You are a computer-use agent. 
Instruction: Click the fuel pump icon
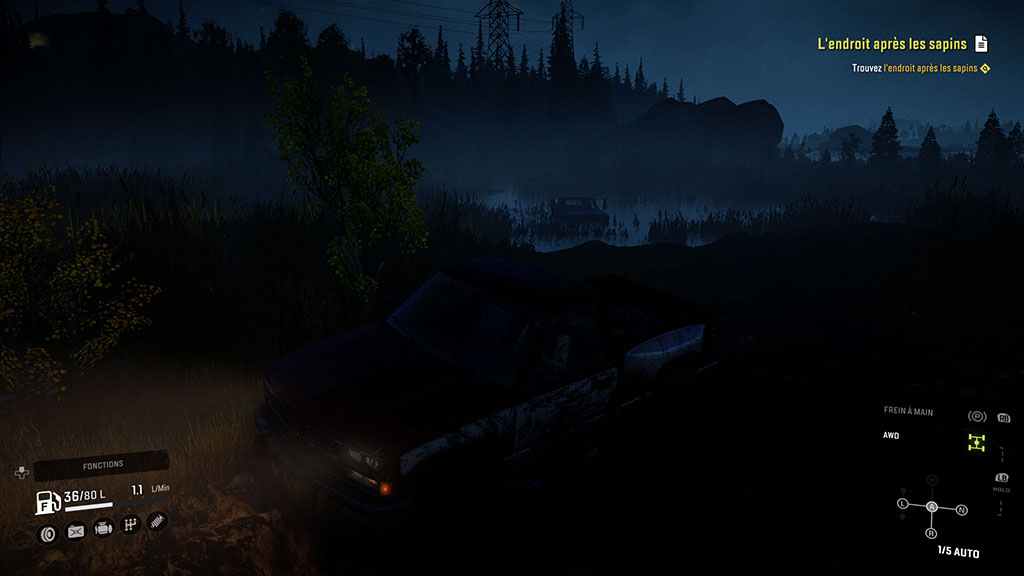pyautogui.click(x=48, y=502)
